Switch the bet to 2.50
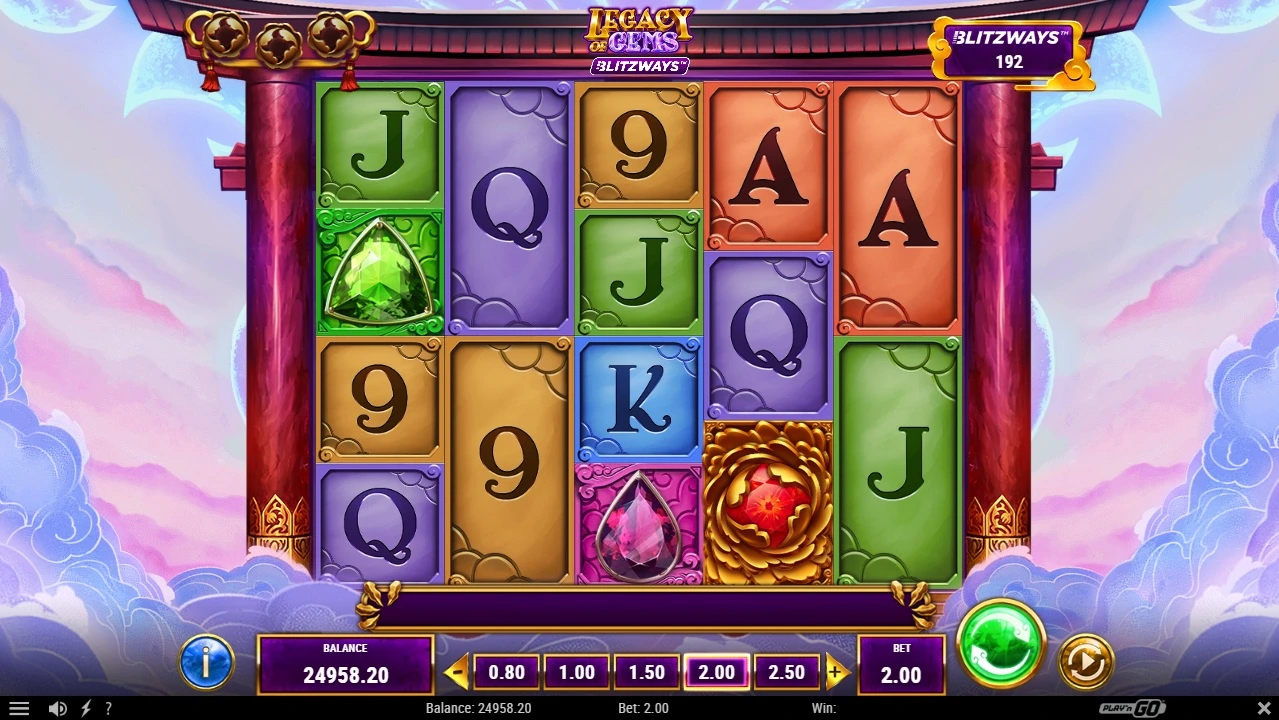 click(786, 673)
